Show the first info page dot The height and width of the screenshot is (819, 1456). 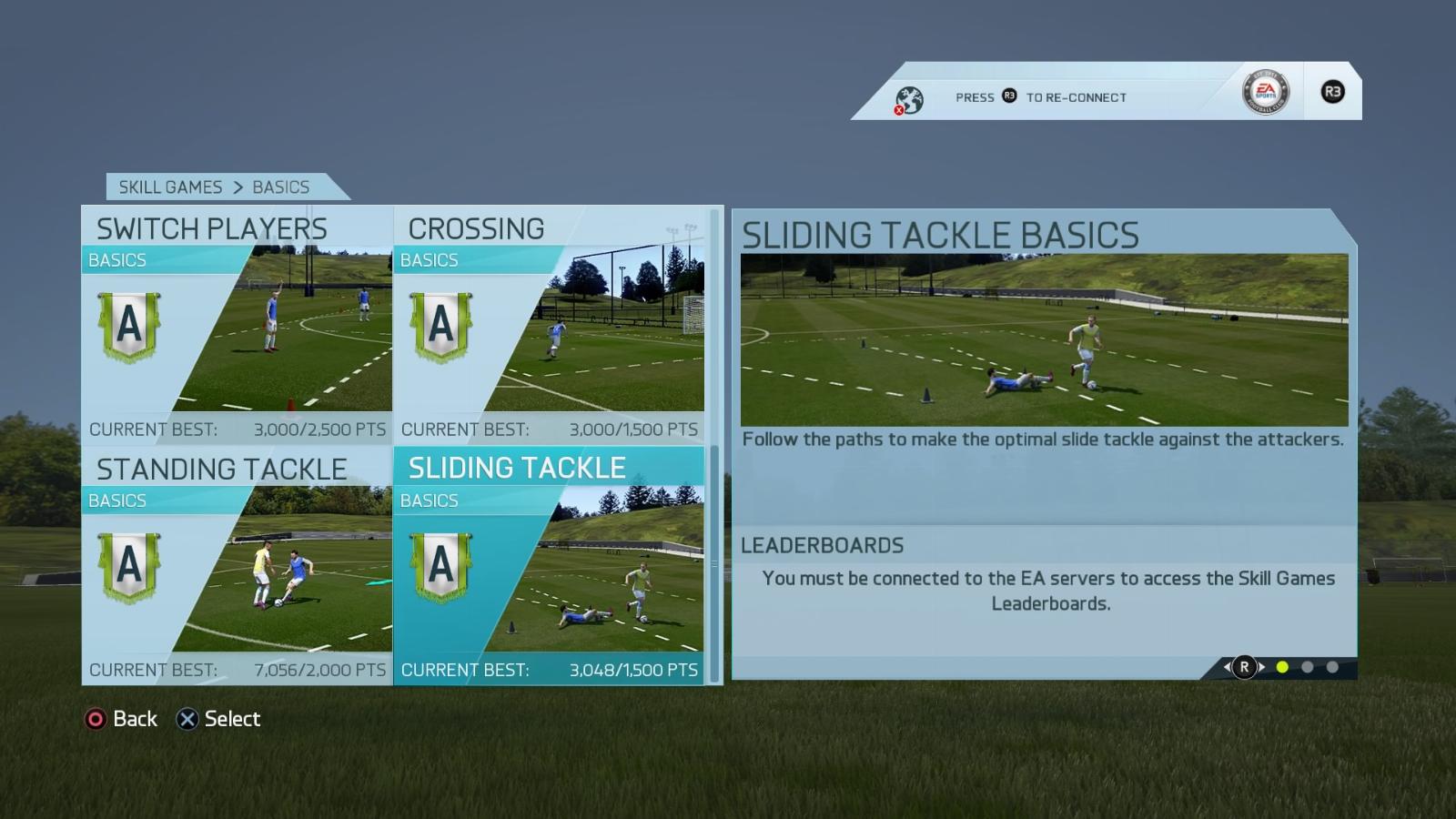click(x=1282, y=667)
